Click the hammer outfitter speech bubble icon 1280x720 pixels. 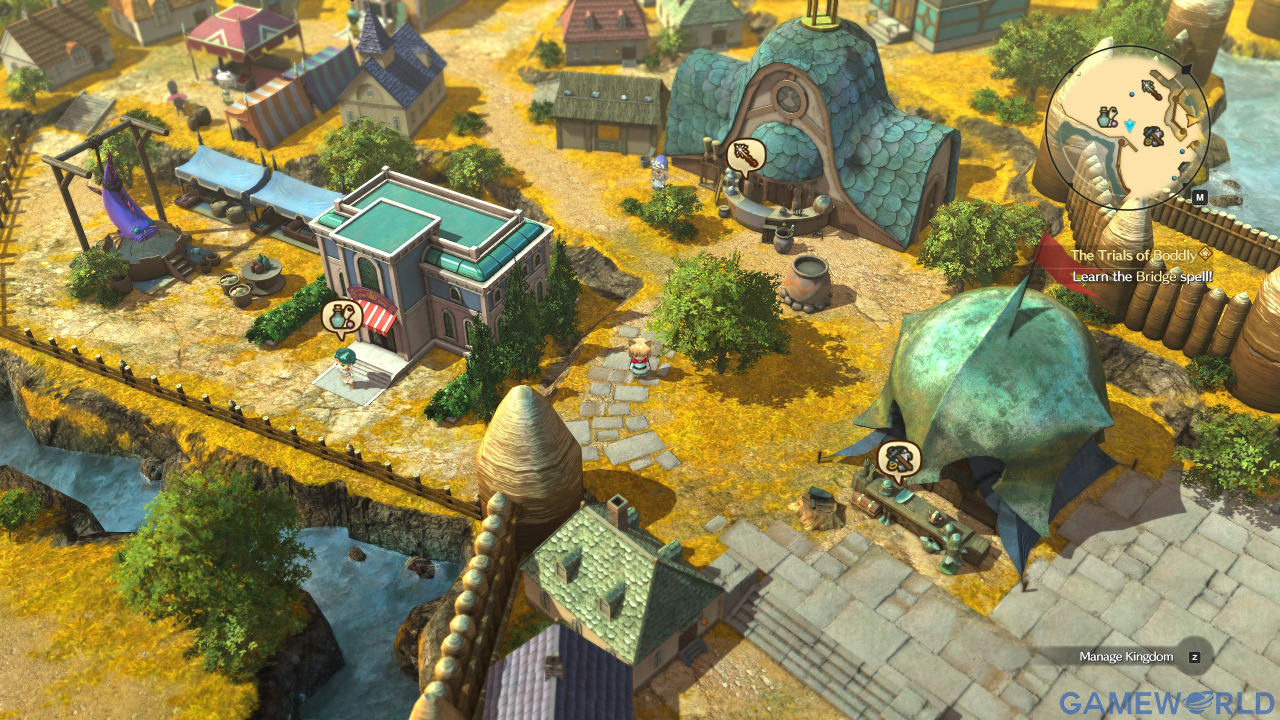[898, 458]
